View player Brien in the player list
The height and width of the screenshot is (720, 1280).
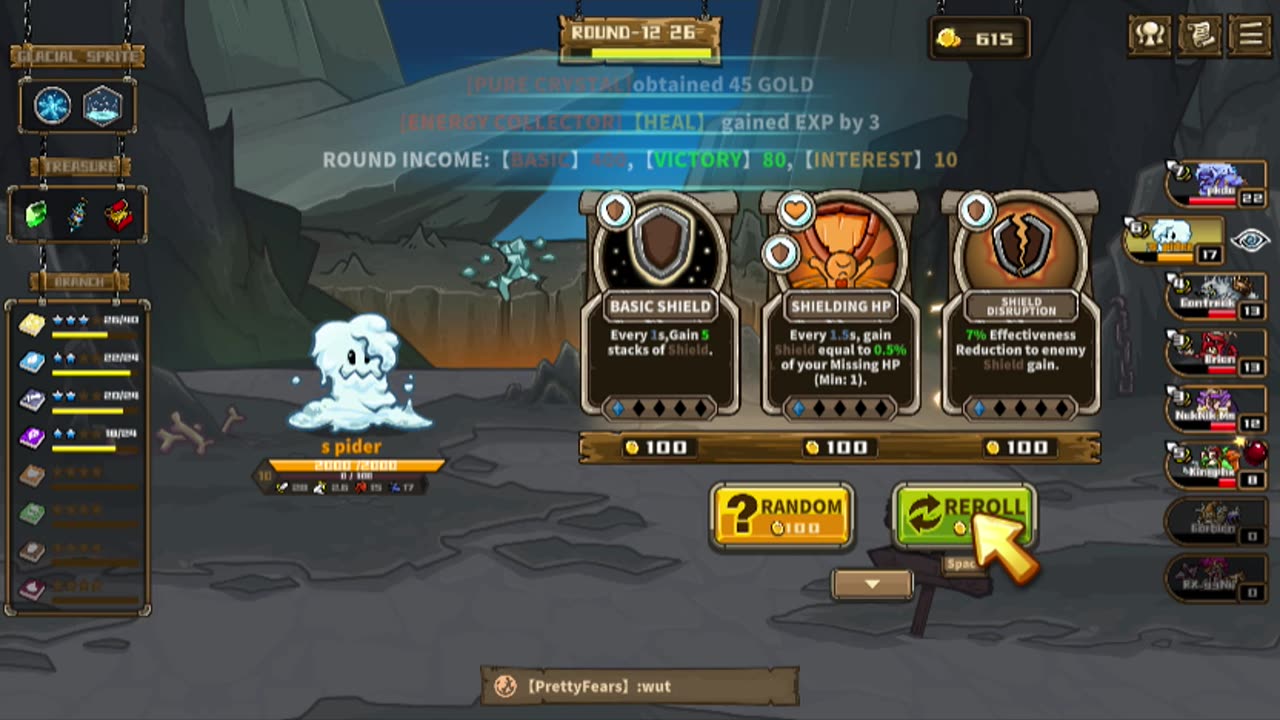pyautogui.click(x=1216, y=352)
